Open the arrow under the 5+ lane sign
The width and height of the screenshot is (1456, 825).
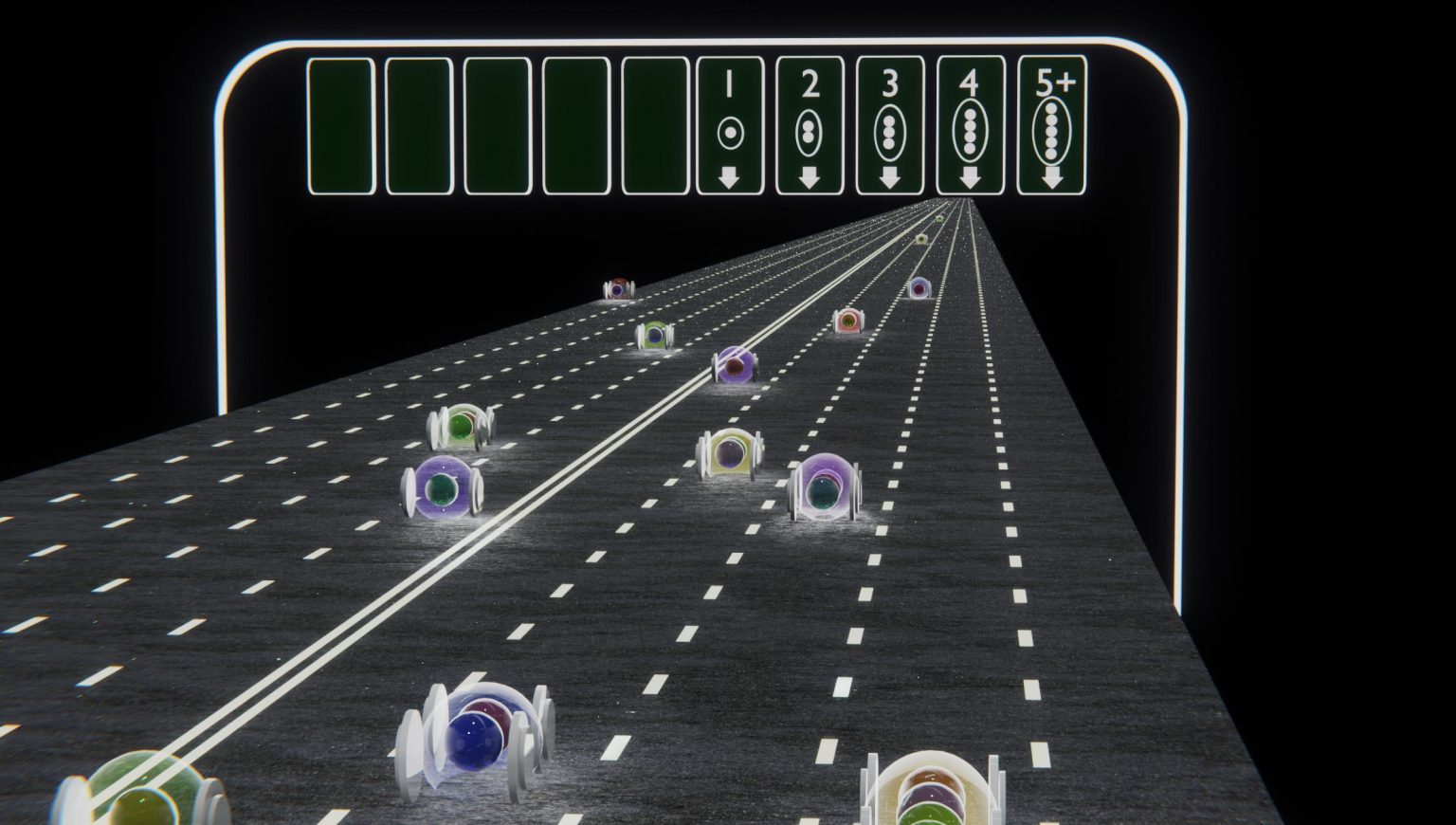(1052, 175)
